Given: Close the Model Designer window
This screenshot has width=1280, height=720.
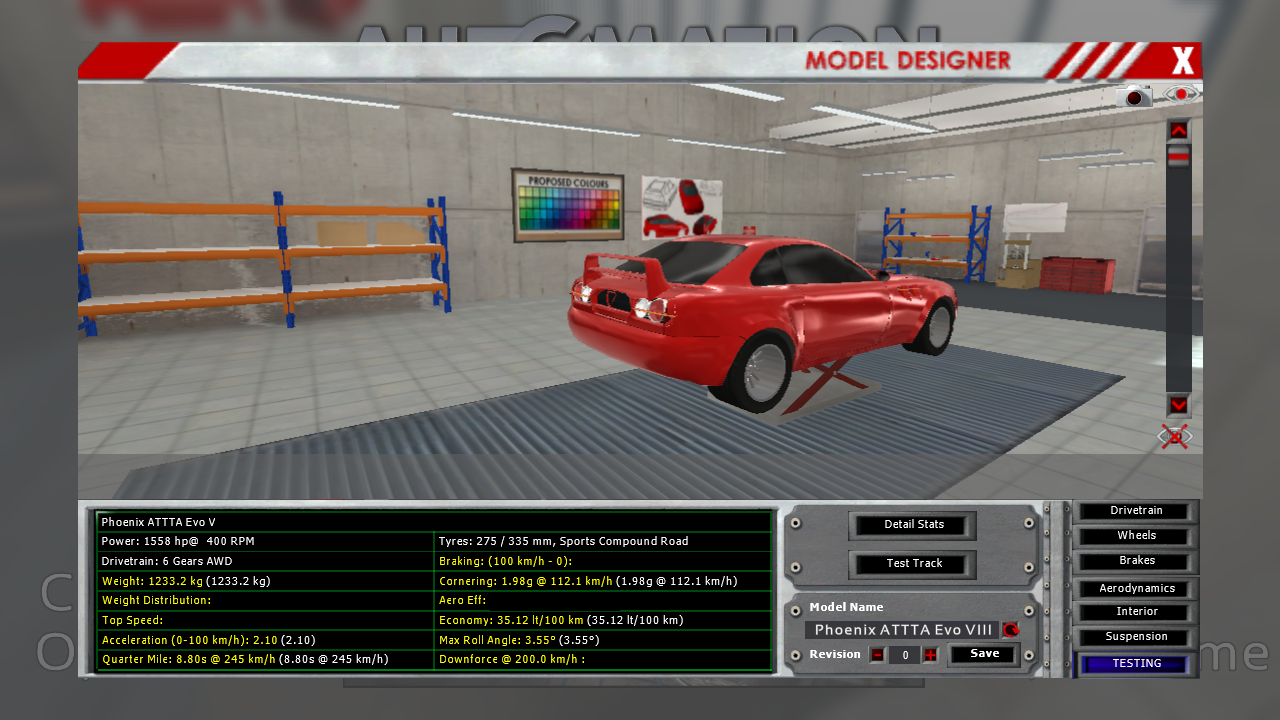Looking at the screenshot, I should (x=1183, y=61).
